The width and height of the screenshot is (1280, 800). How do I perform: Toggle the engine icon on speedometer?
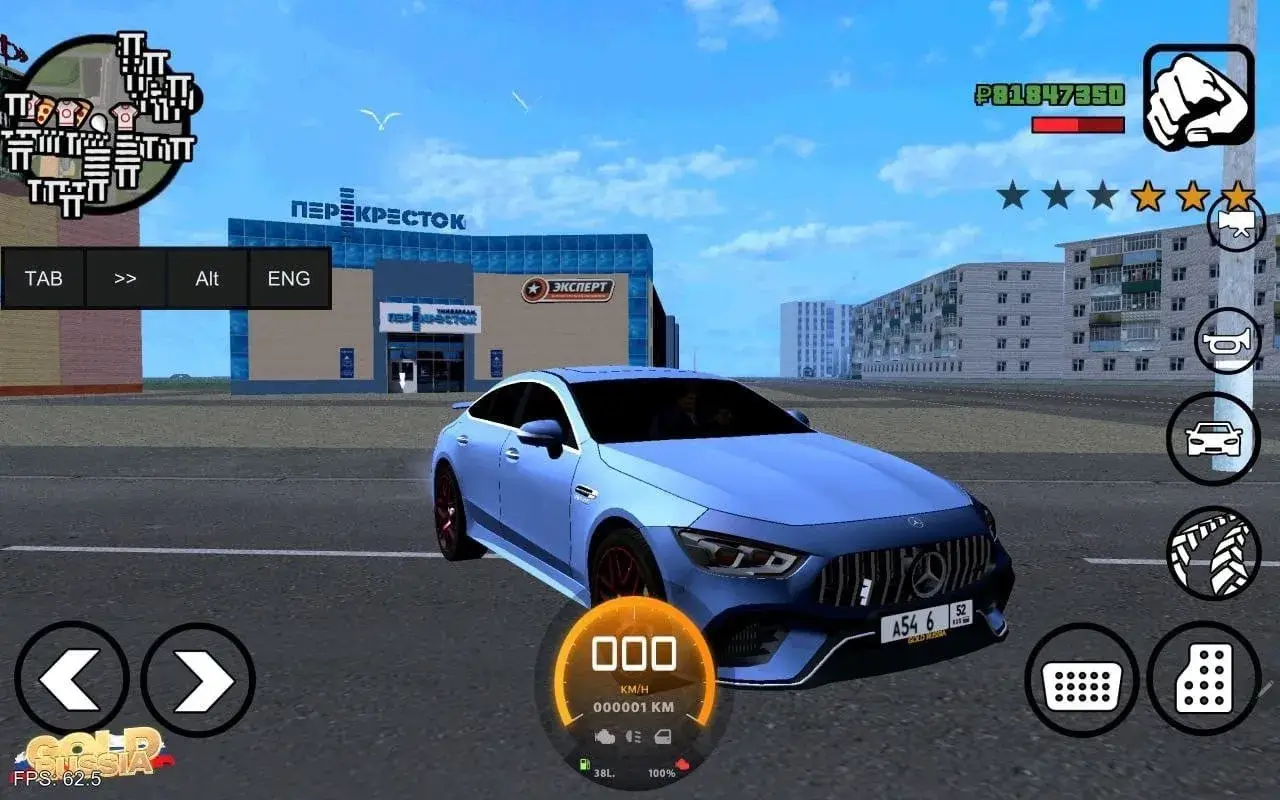[x=604, y=737]
